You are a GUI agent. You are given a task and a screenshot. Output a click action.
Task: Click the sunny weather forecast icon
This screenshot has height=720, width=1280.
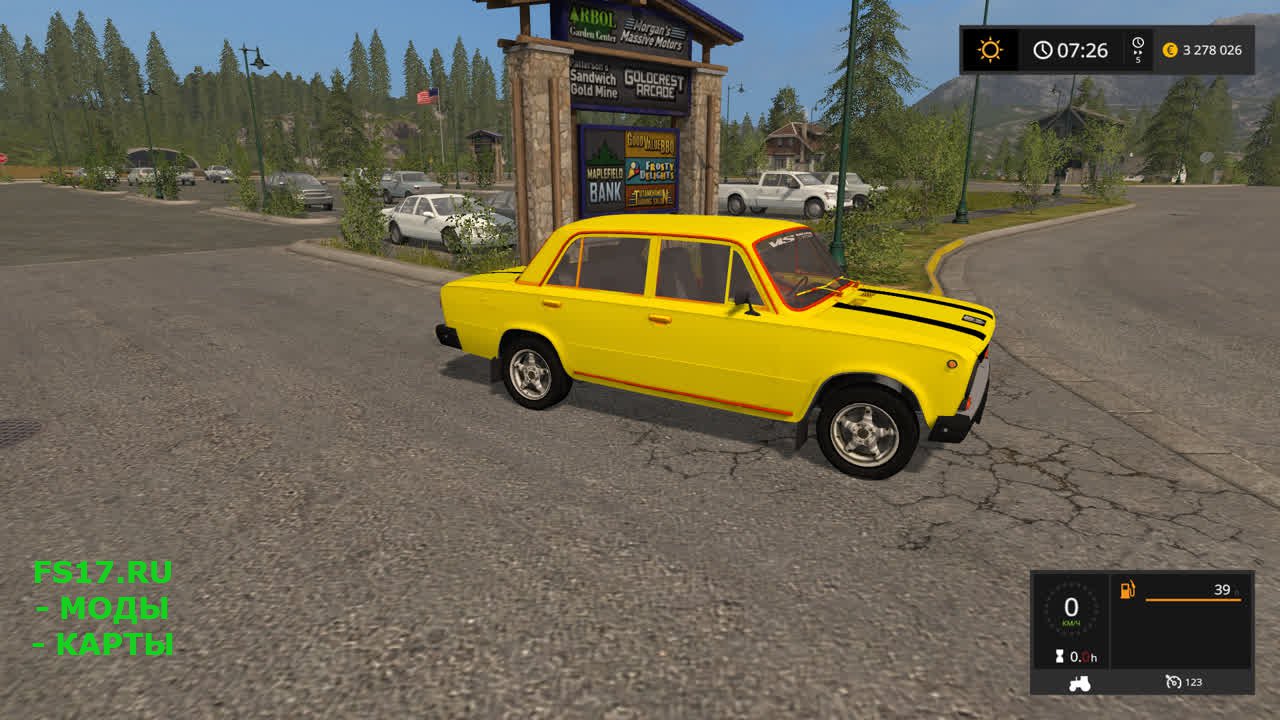coord(990,50)
